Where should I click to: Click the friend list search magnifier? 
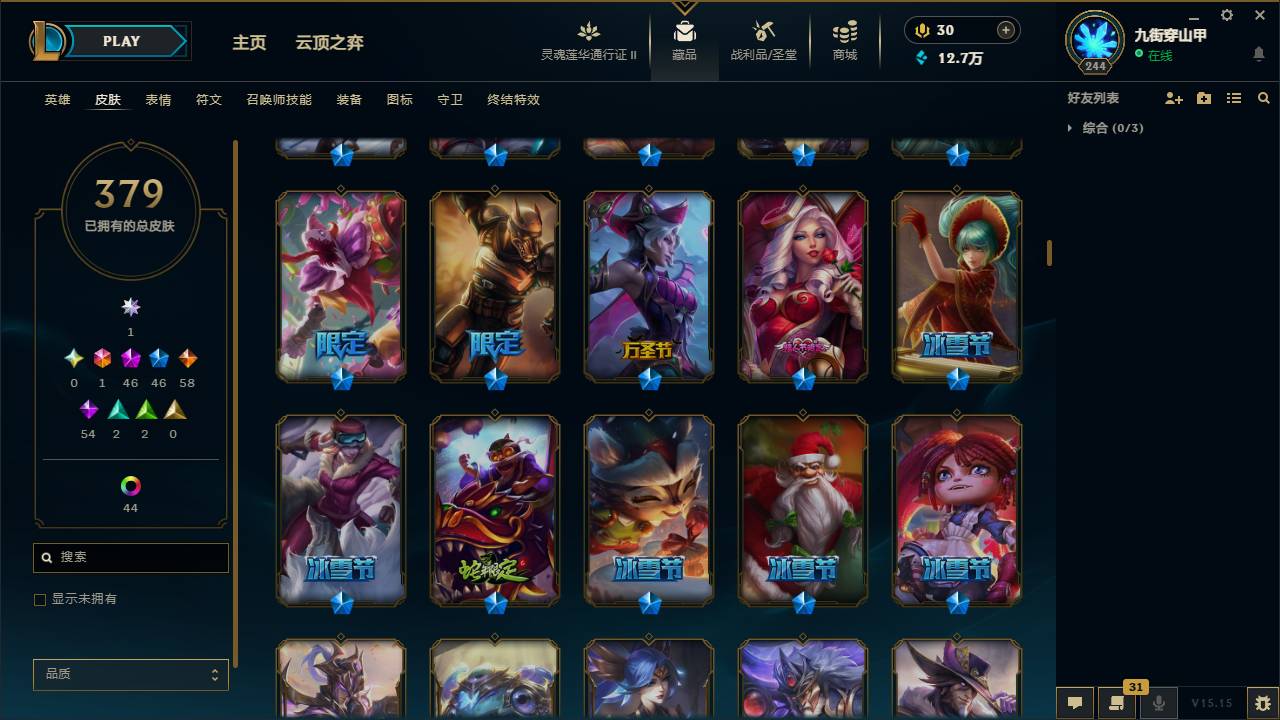tap(1264, 97)
